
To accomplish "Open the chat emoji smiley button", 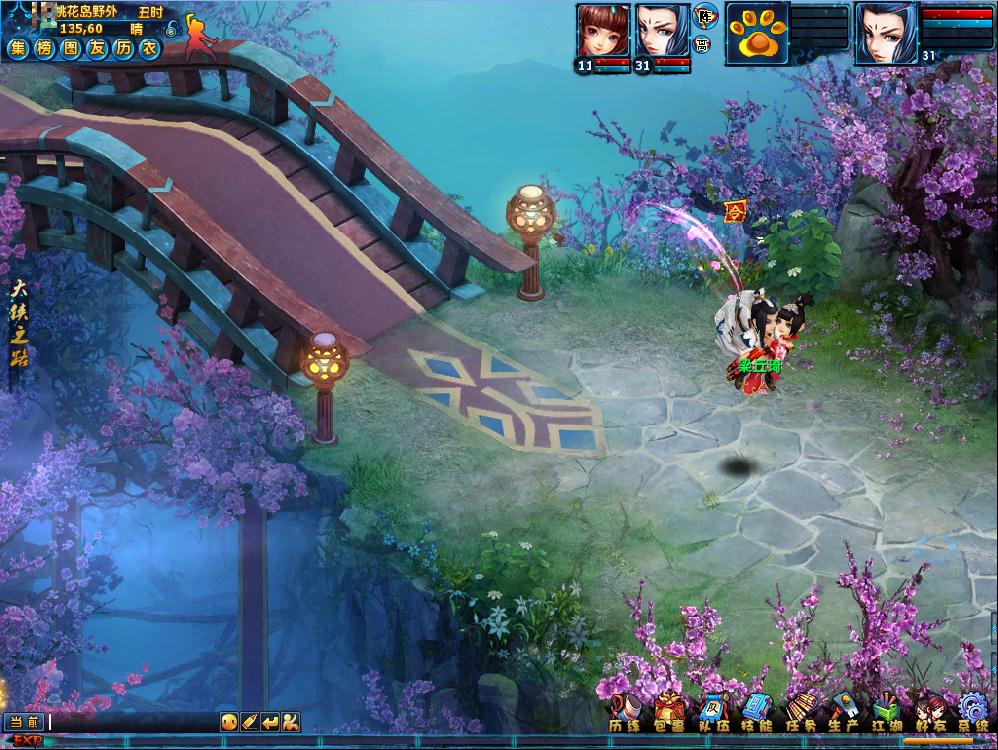I will pos(229,721).
